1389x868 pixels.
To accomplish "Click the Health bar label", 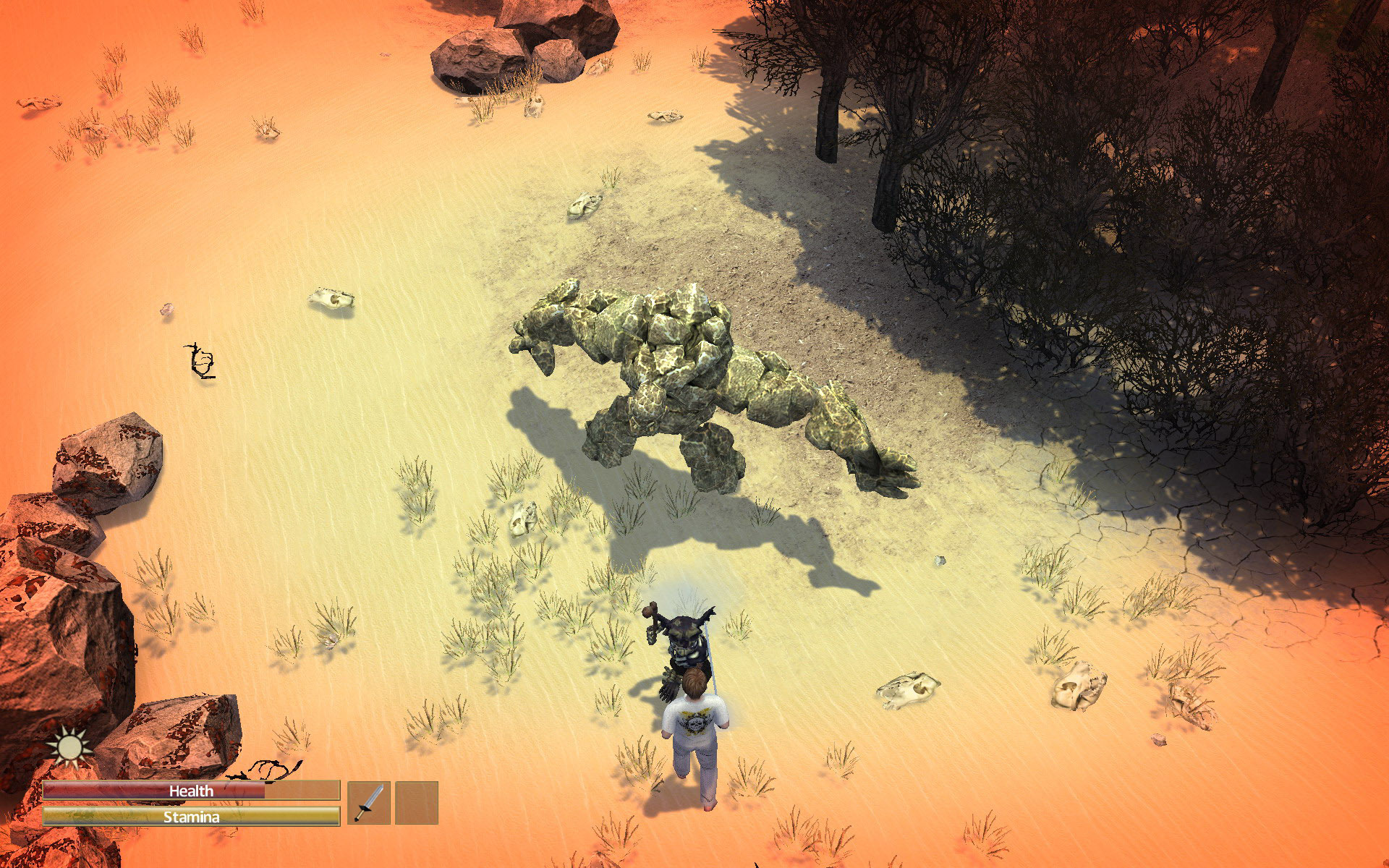I will click(191, 792).
